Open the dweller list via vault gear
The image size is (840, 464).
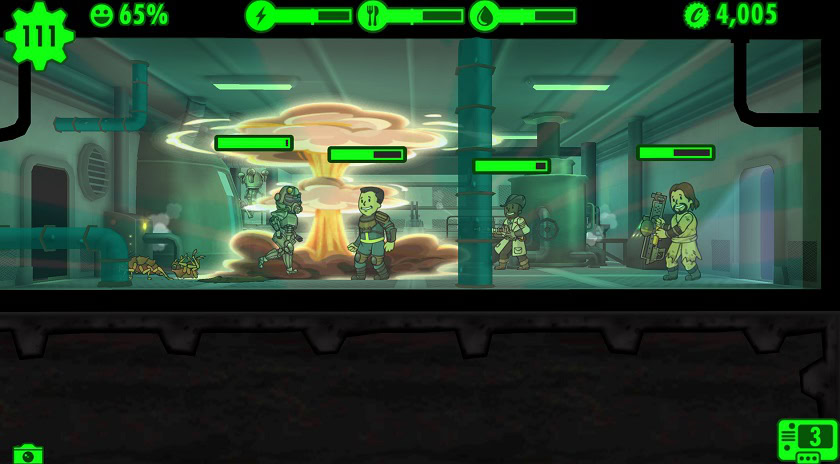(x=39, y=37)
